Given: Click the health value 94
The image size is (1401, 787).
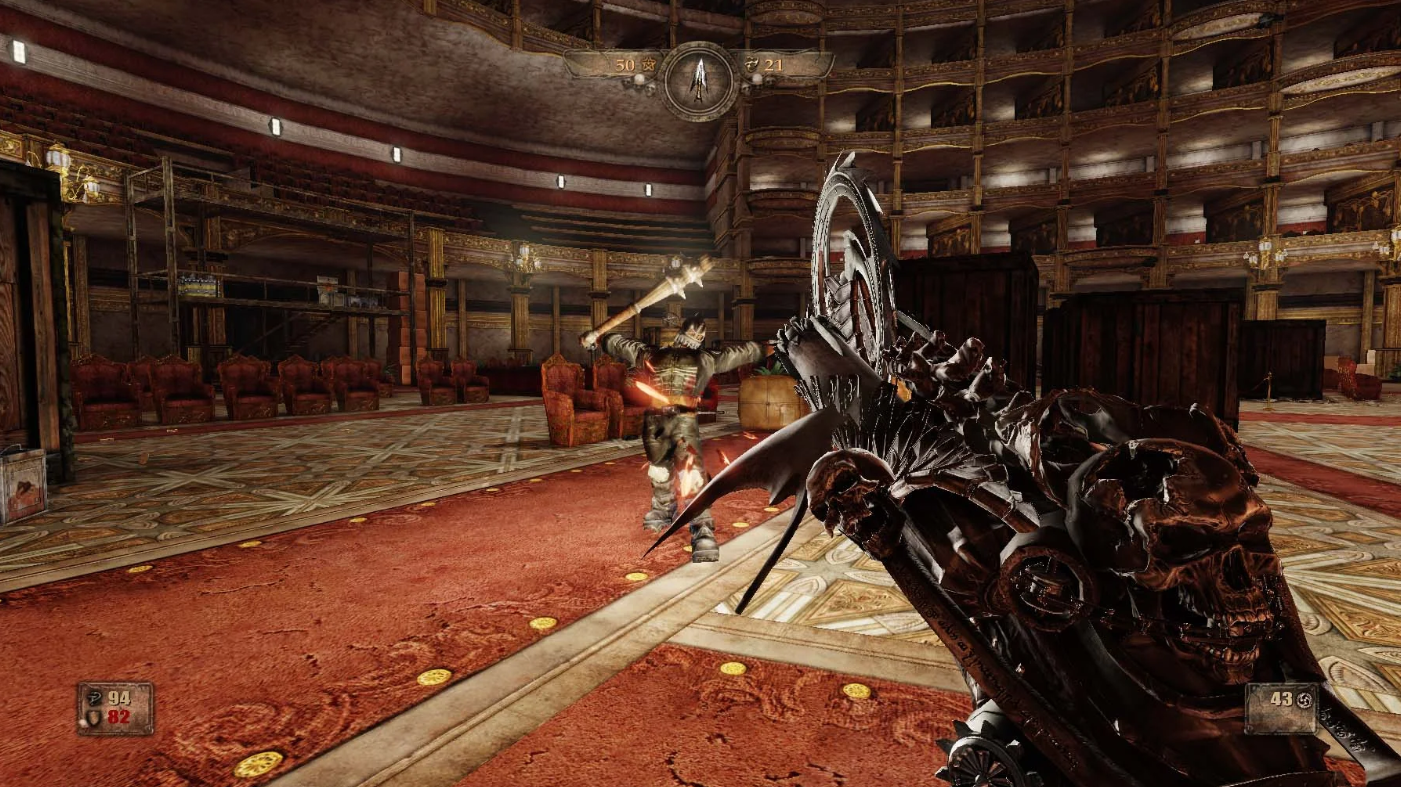Looking at the screenshot, I should [x=119, y=697].
